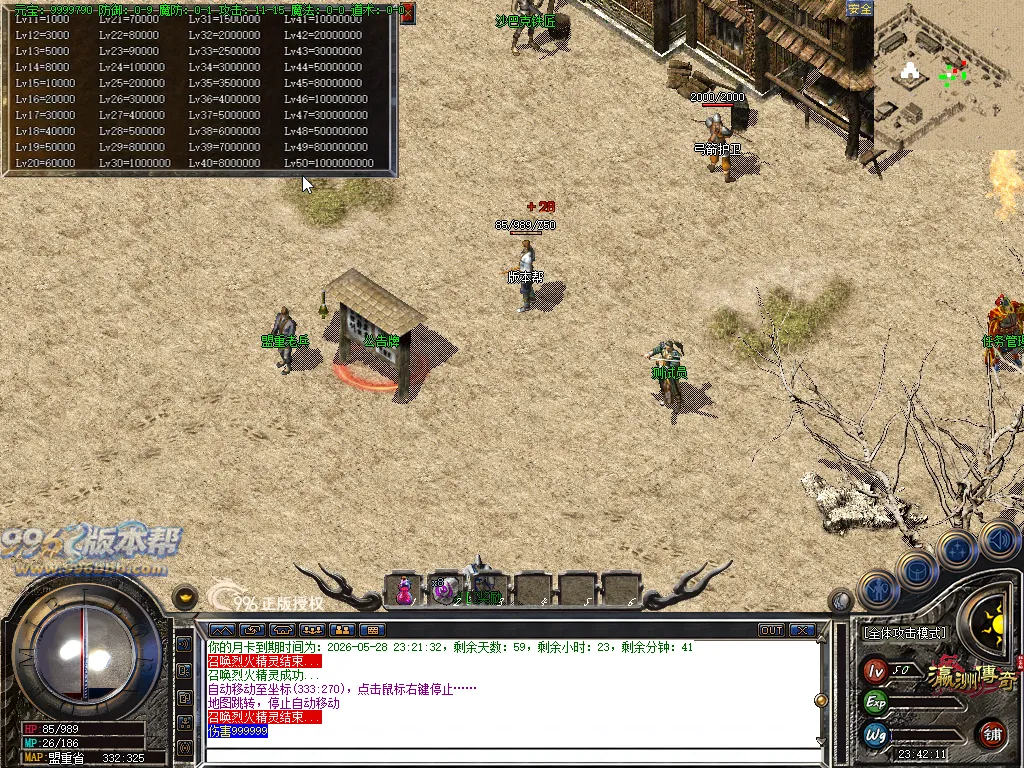1024x768 pixels.
Task: Close the level experience table panel
Action: tap(406, 13)
